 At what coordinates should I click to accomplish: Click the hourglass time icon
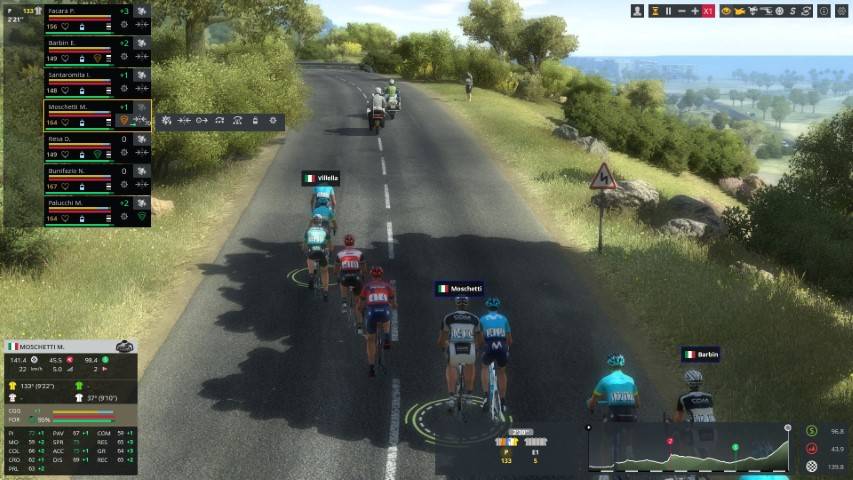coord(654,11)
